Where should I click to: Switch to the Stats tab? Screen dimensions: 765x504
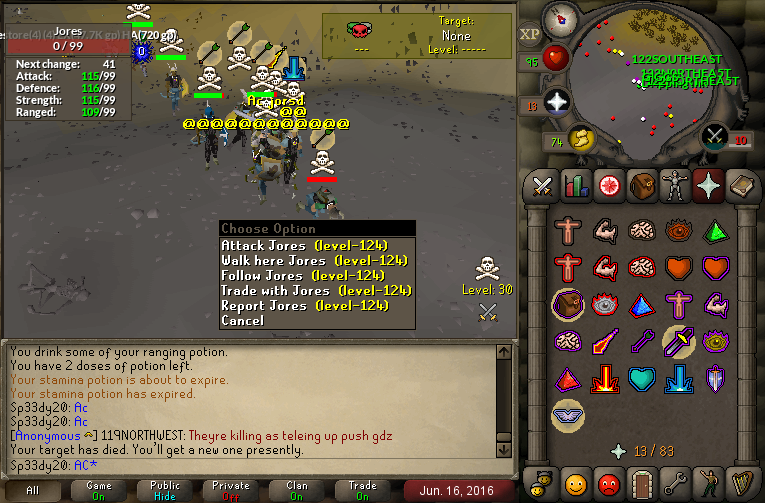[575, 185]
